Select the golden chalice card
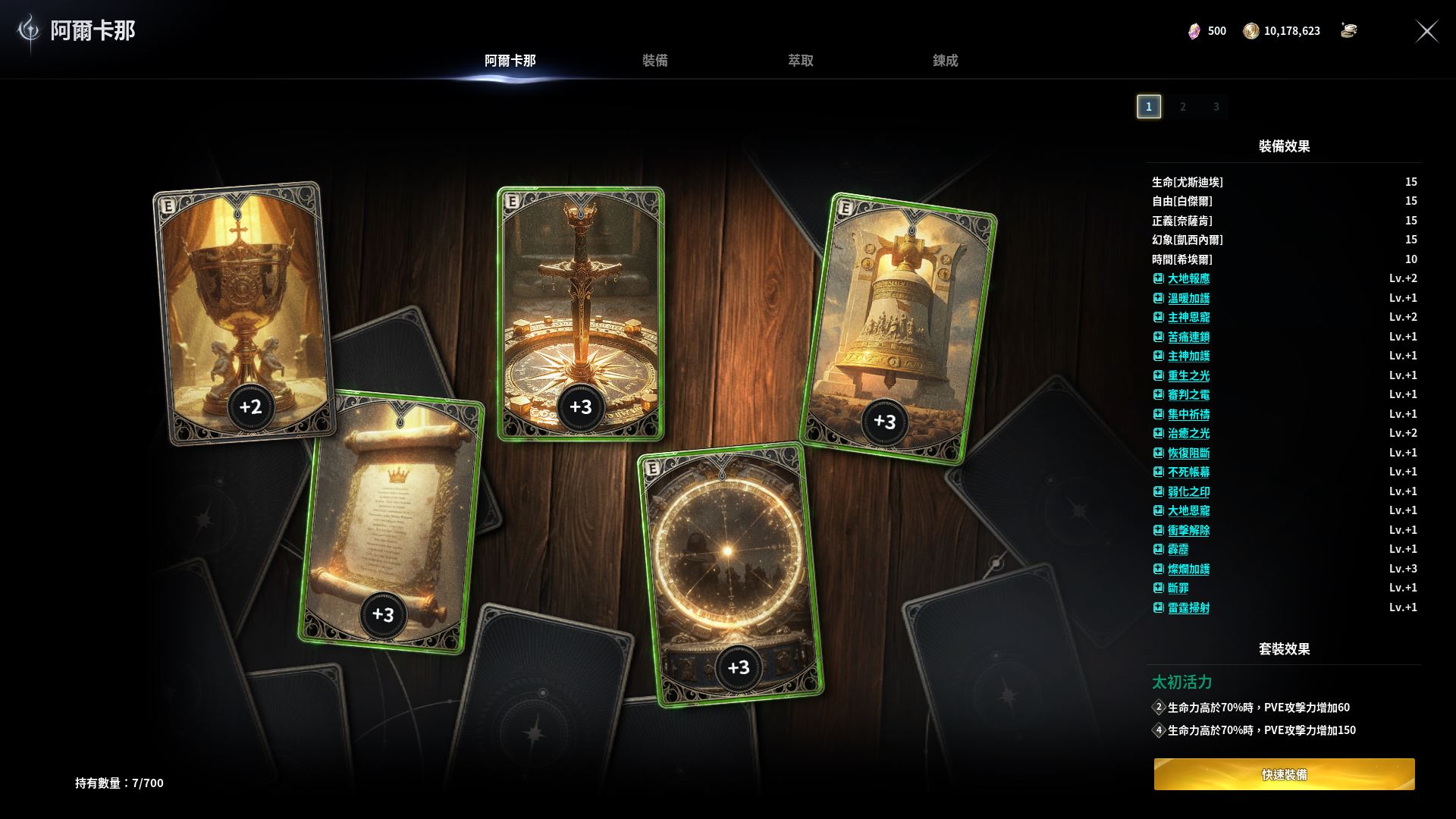The image size is (1456, 819). point(244,303)
